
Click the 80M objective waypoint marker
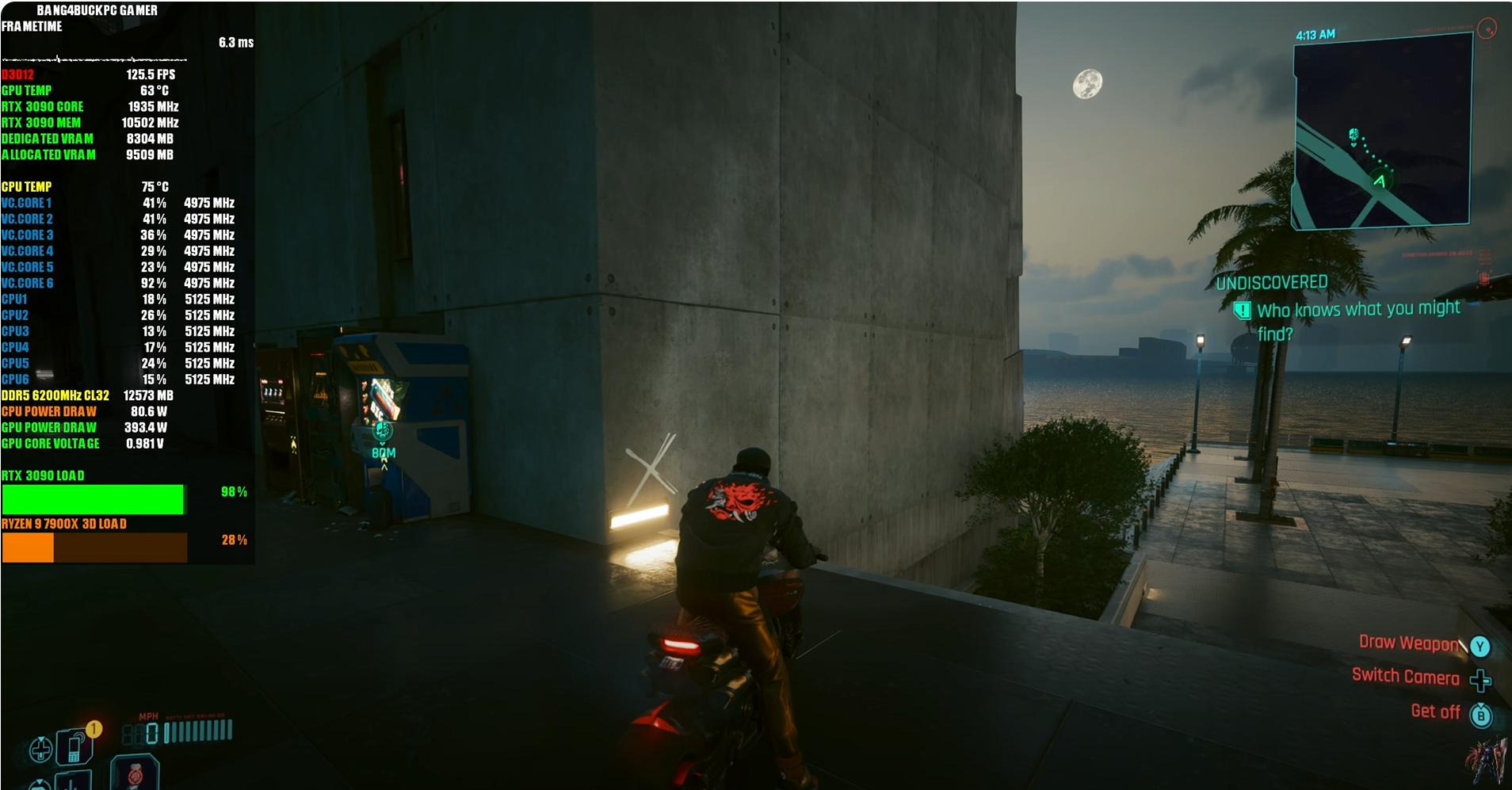(383, 433)
